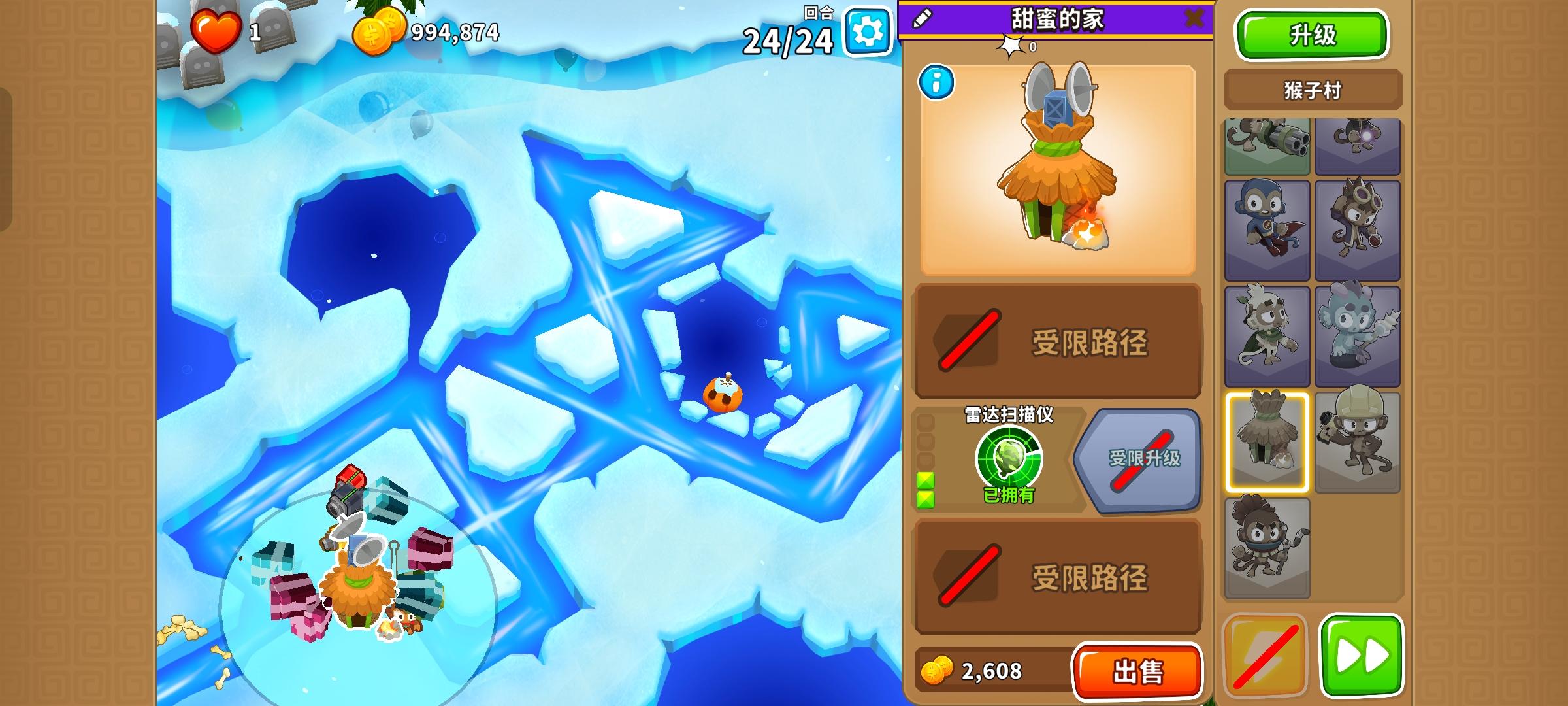Click the heart lives icon
1568x706 pixels.
tap(216, 30)
